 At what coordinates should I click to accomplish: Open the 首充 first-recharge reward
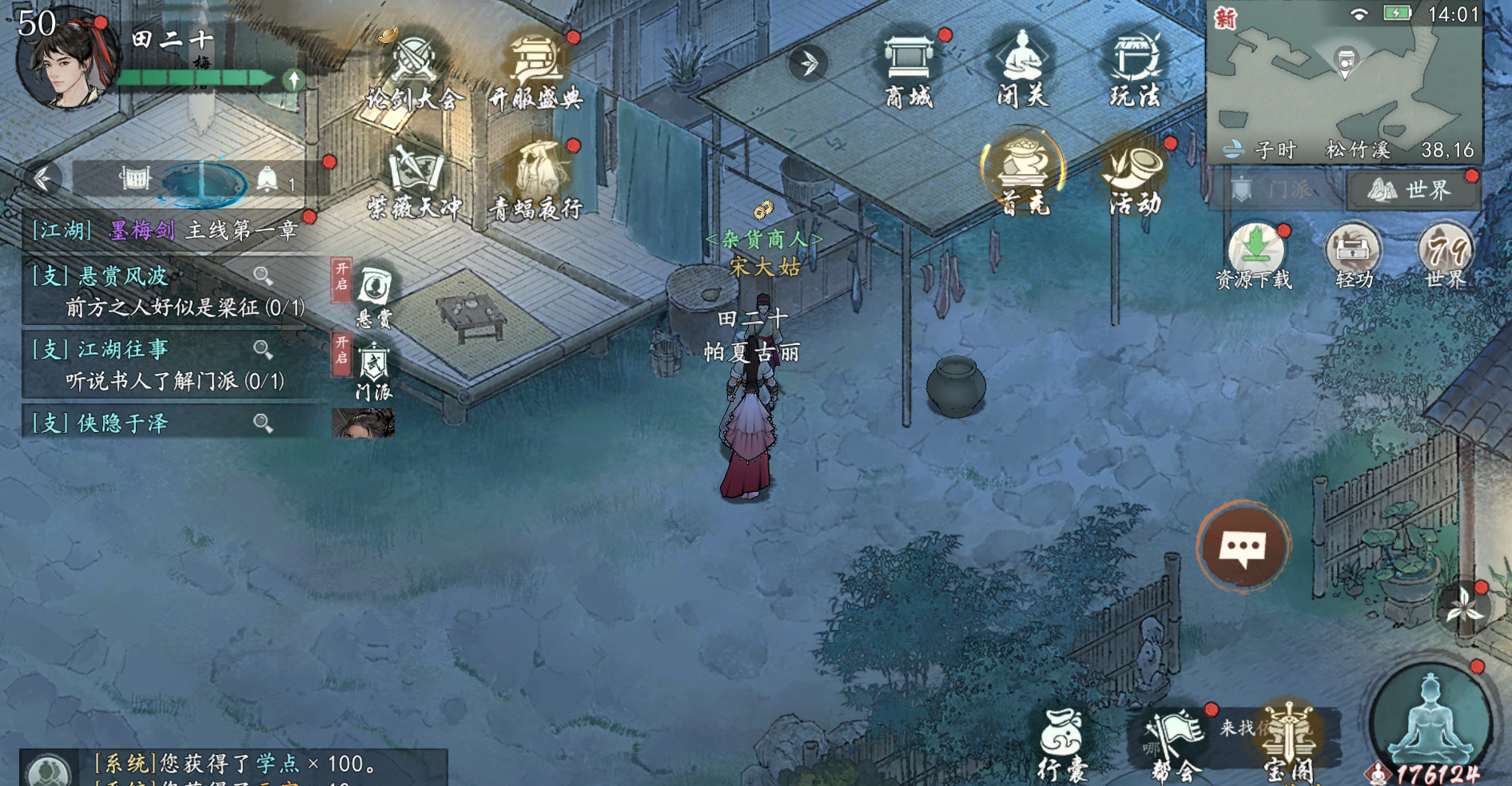[1024, 174]
